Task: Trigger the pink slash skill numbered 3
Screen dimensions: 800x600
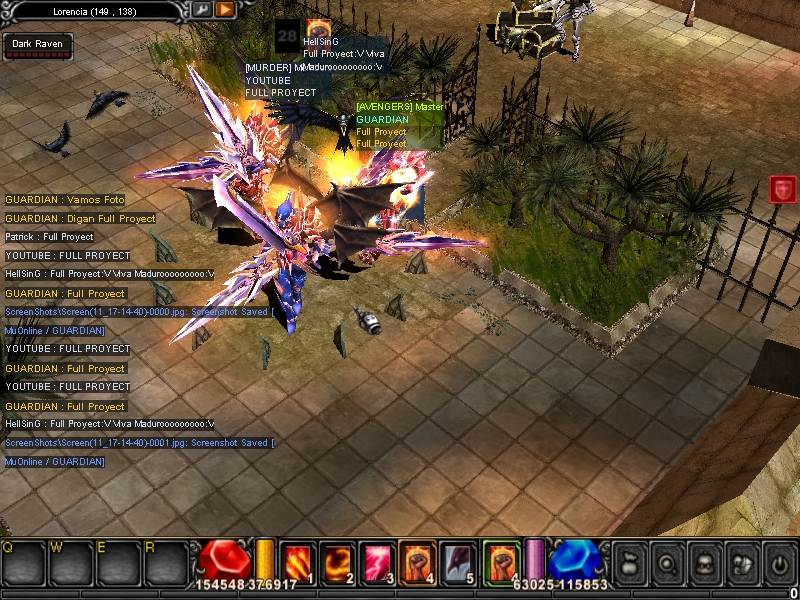Action: point(377,560)
